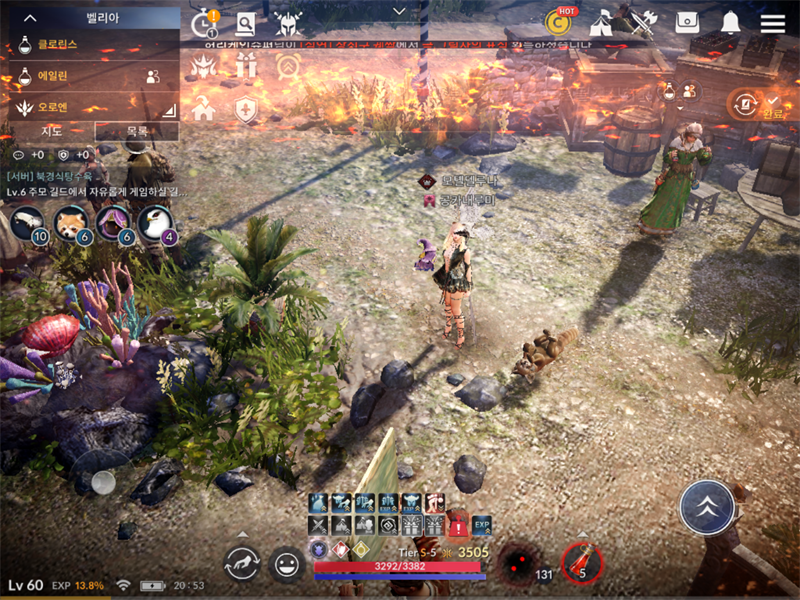Use the red health potion slot

click(x=581, y=562)
